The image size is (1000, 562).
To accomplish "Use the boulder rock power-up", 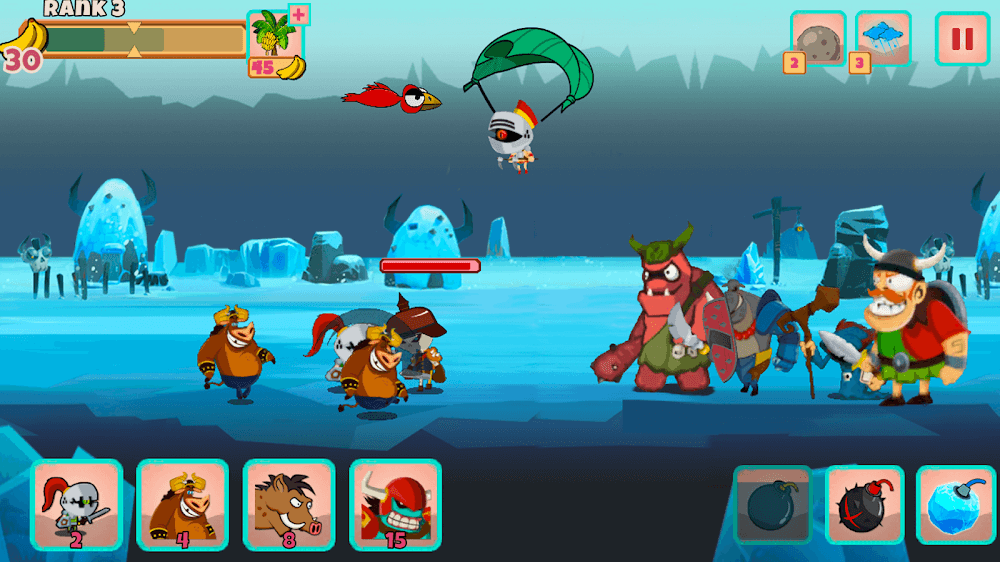I will (818, 40).
